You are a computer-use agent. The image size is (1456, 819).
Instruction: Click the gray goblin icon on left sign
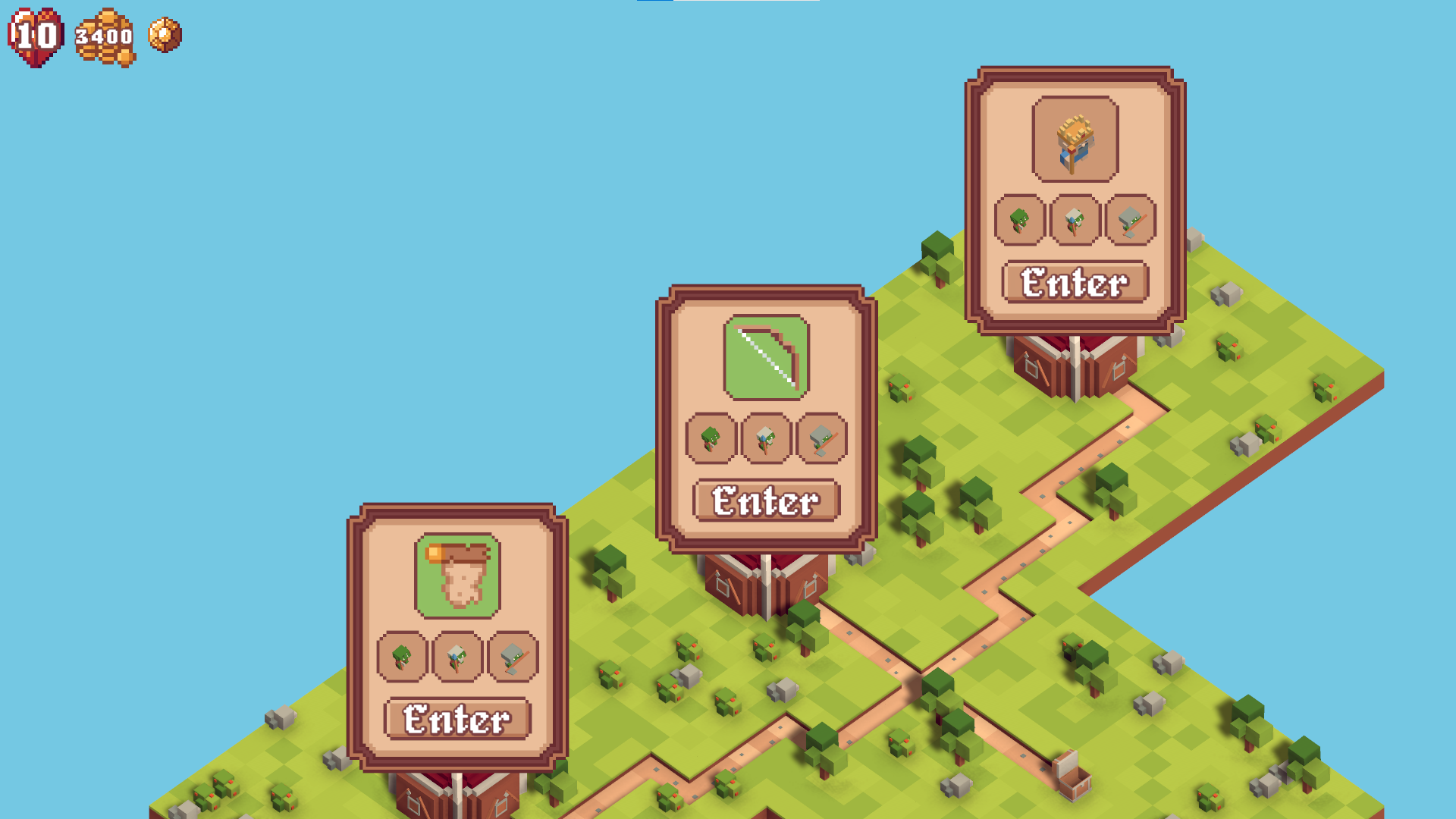click(x=511, y=659)
